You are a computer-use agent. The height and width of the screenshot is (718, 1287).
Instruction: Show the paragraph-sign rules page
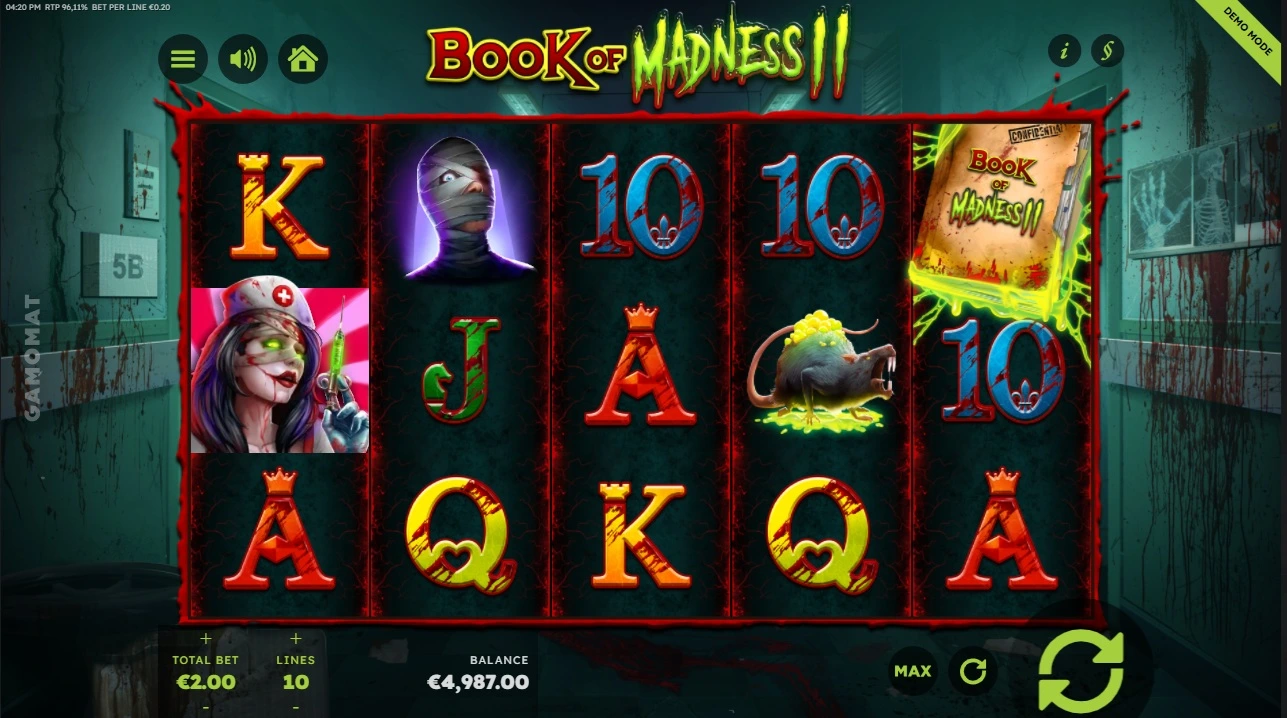pyautogui.click(x=1107, y=50)
